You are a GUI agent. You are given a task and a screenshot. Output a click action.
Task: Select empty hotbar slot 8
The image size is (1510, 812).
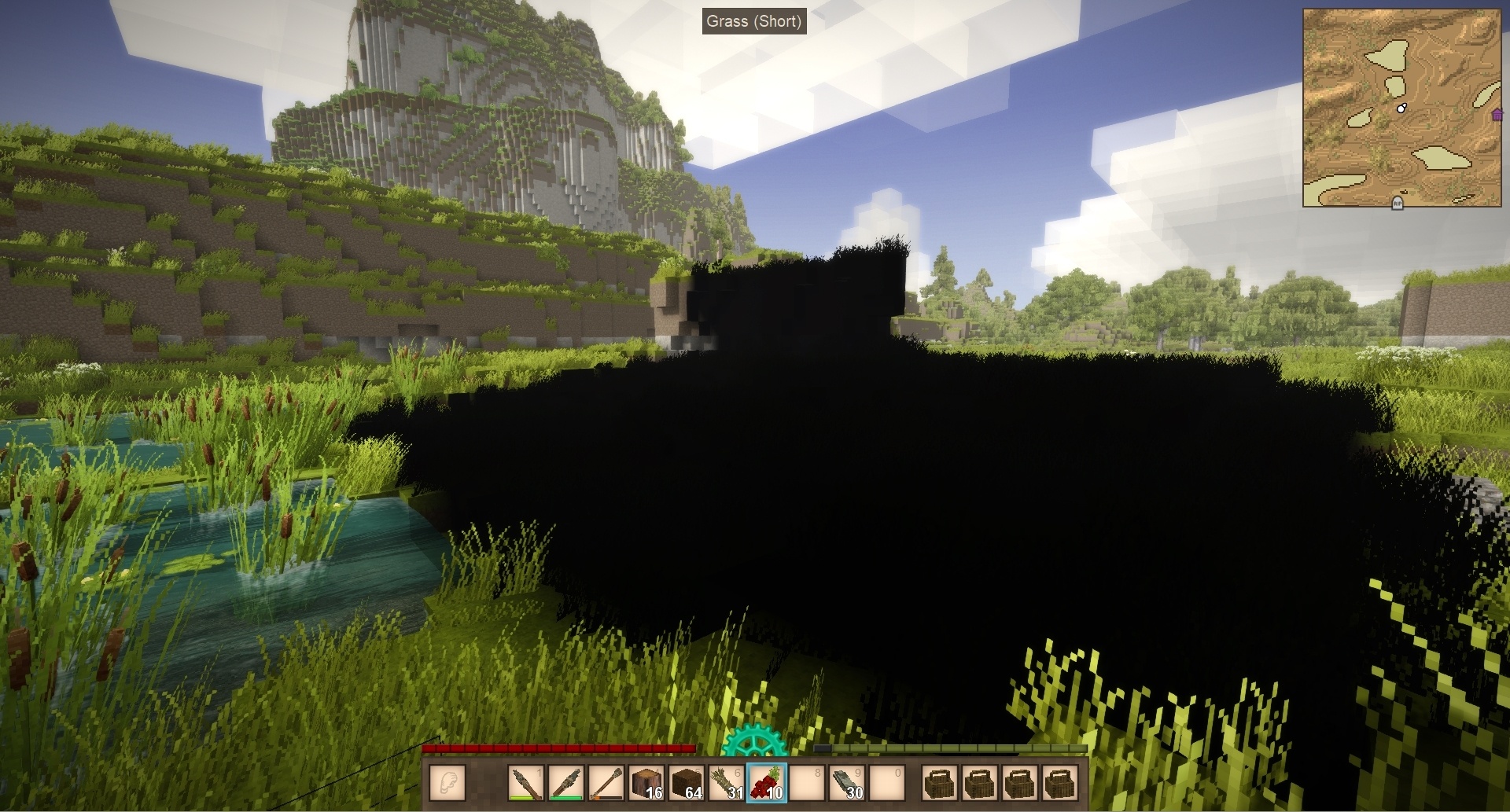pyautogui.click(x=807, y=783)
